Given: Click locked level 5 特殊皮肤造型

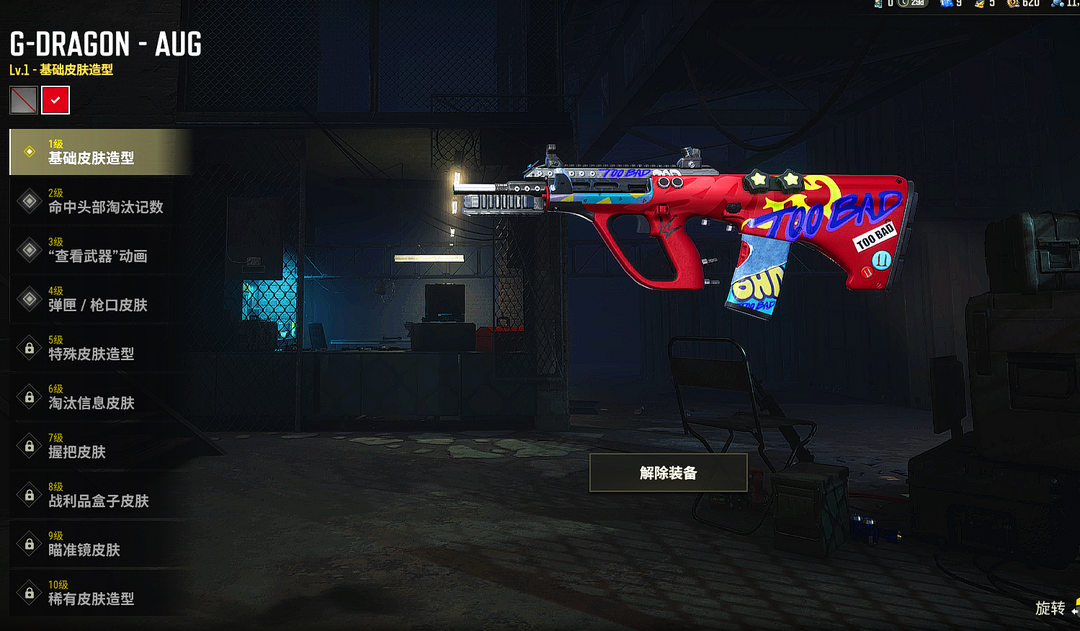Looking at the screenshot, I should [98, 348].
